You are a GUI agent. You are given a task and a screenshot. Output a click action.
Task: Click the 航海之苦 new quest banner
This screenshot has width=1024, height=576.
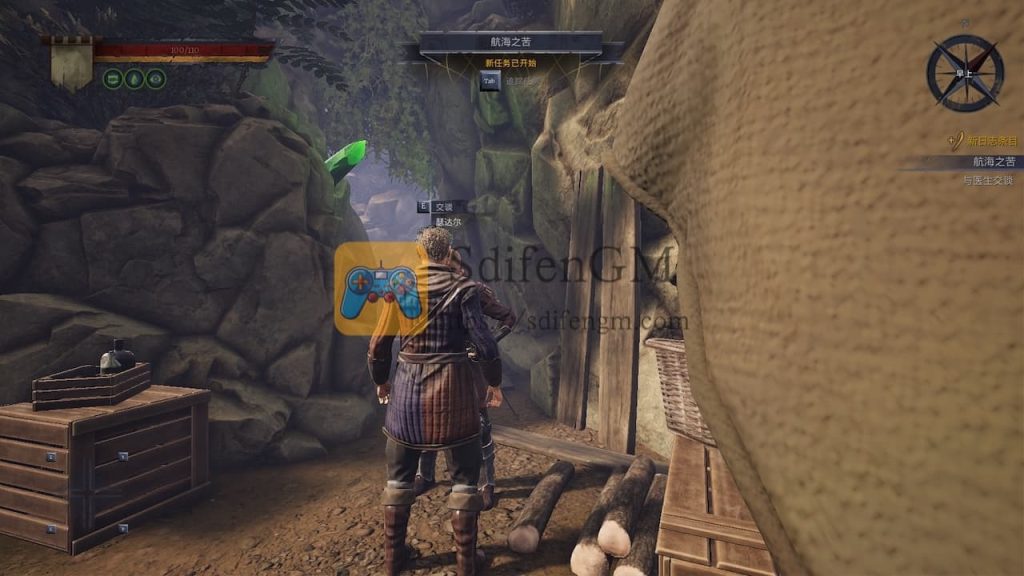click(x=511, y=44)
